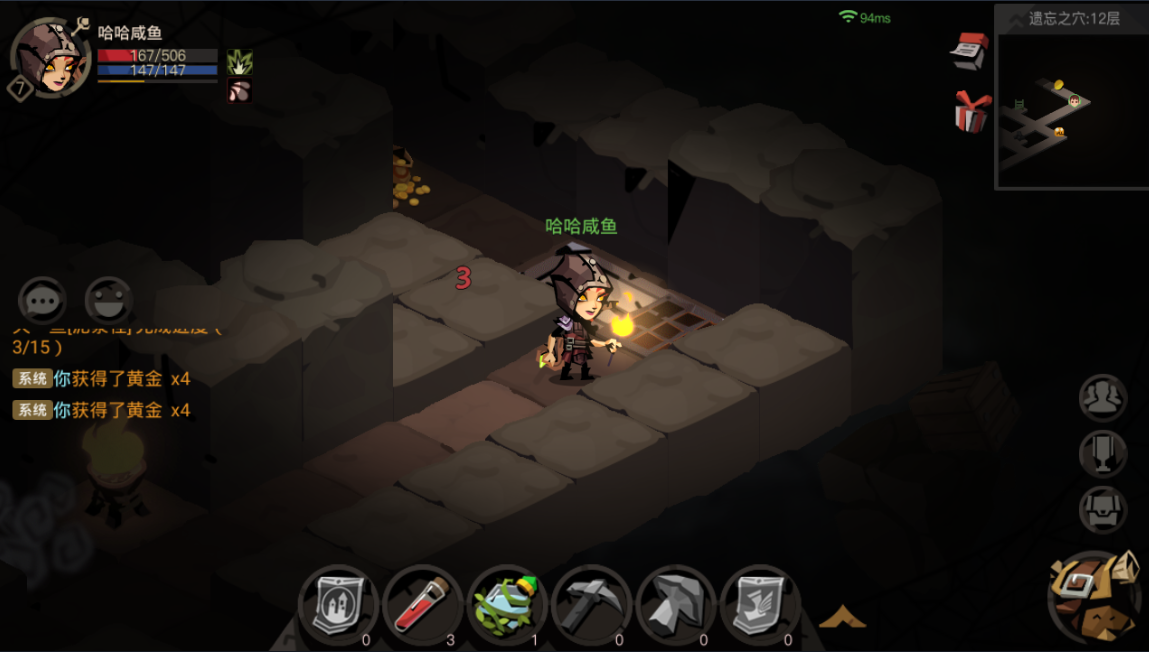Open the friends and party icon
Screen dimensions: 1149x652
(x=1103, y=398)
